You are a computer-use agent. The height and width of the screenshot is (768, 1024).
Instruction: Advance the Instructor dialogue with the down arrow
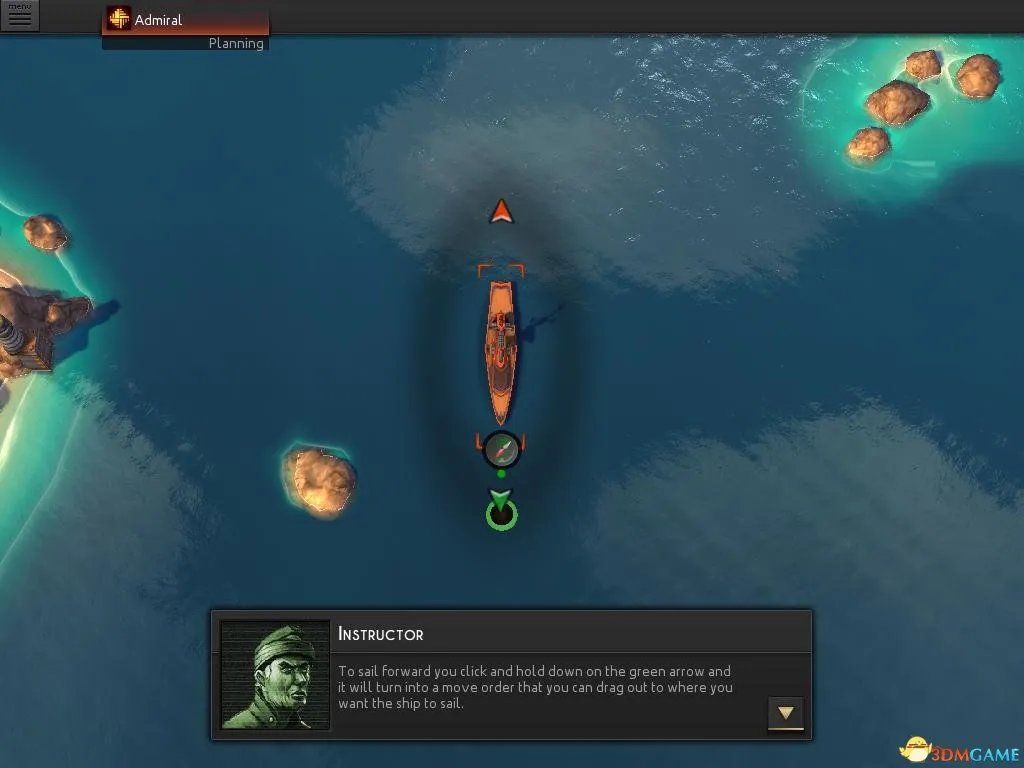tap(786, 713)
